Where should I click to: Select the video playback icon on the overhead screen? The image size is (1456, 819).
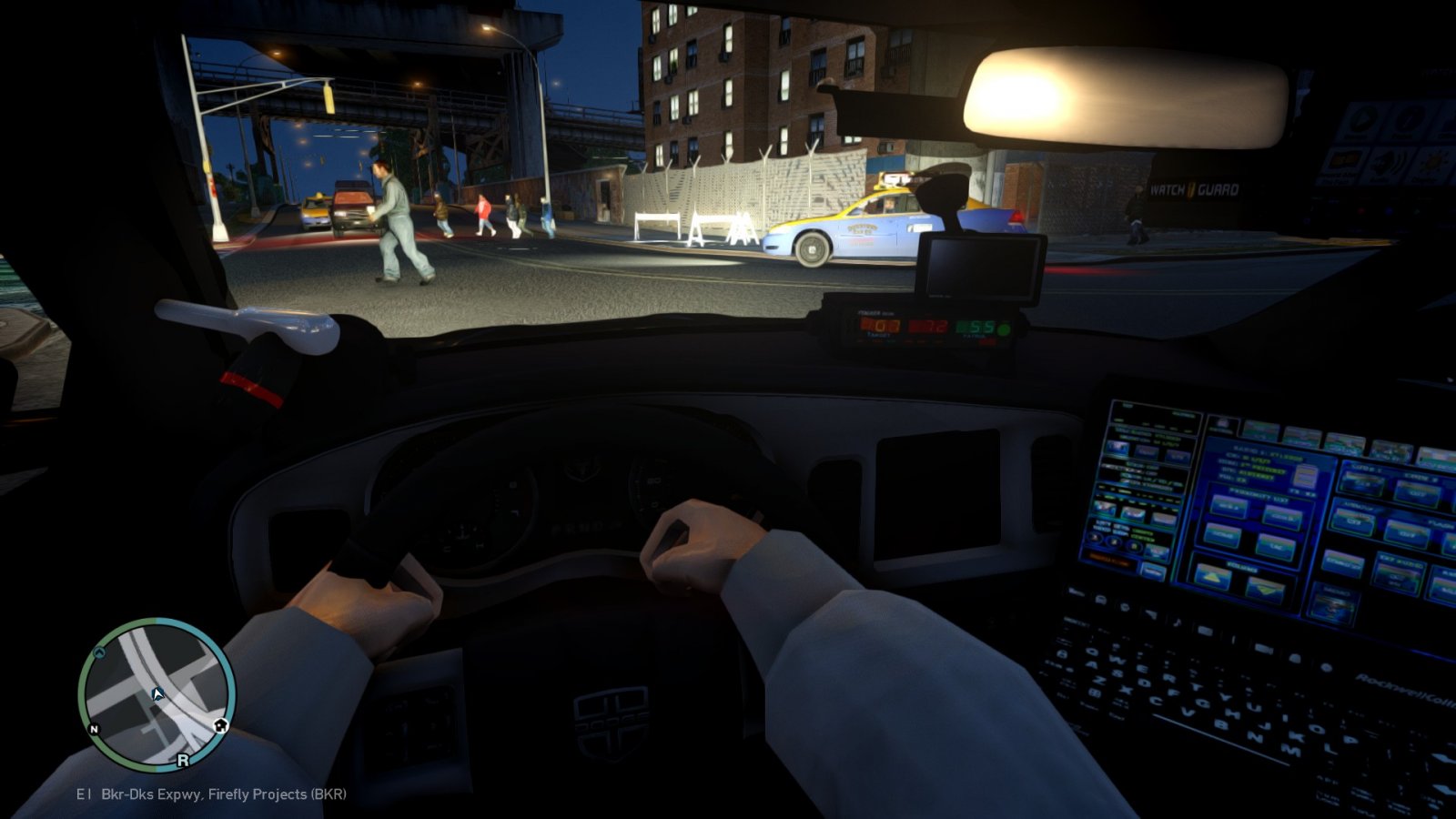[x=1361, y=117]
